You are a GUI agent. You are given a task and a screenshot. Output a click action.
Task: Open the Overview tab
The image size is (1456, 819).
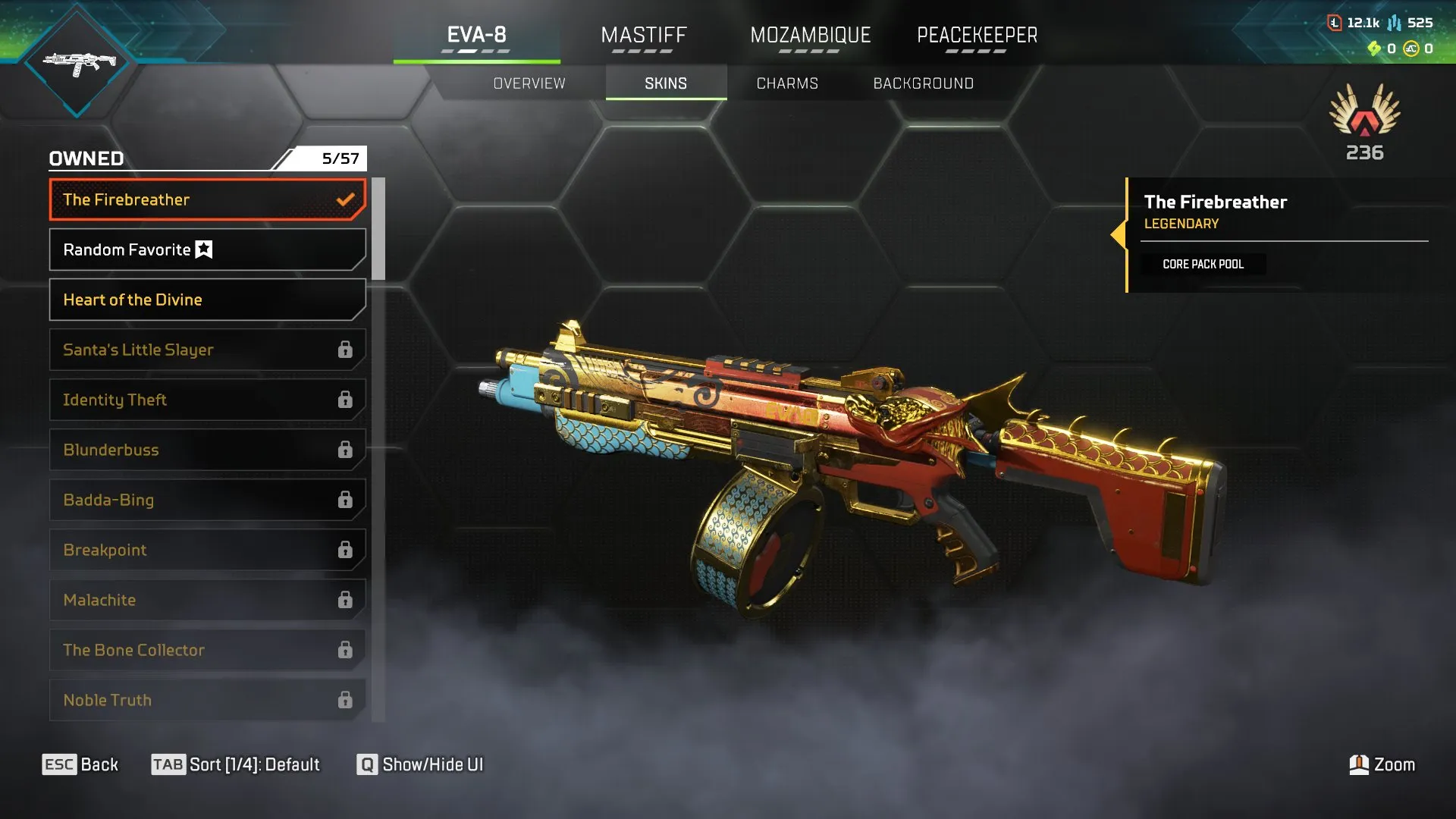(x=529, y=83)
